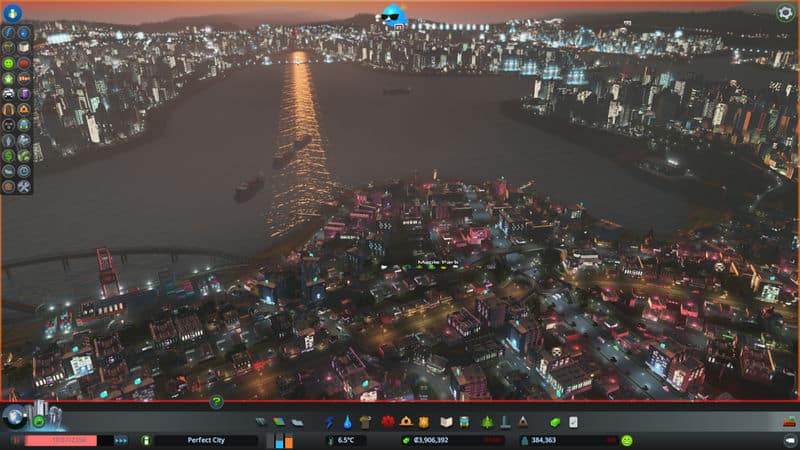The image size is (800, 450).
Task: Open the Zoning tool
Action: coord(277,422)
